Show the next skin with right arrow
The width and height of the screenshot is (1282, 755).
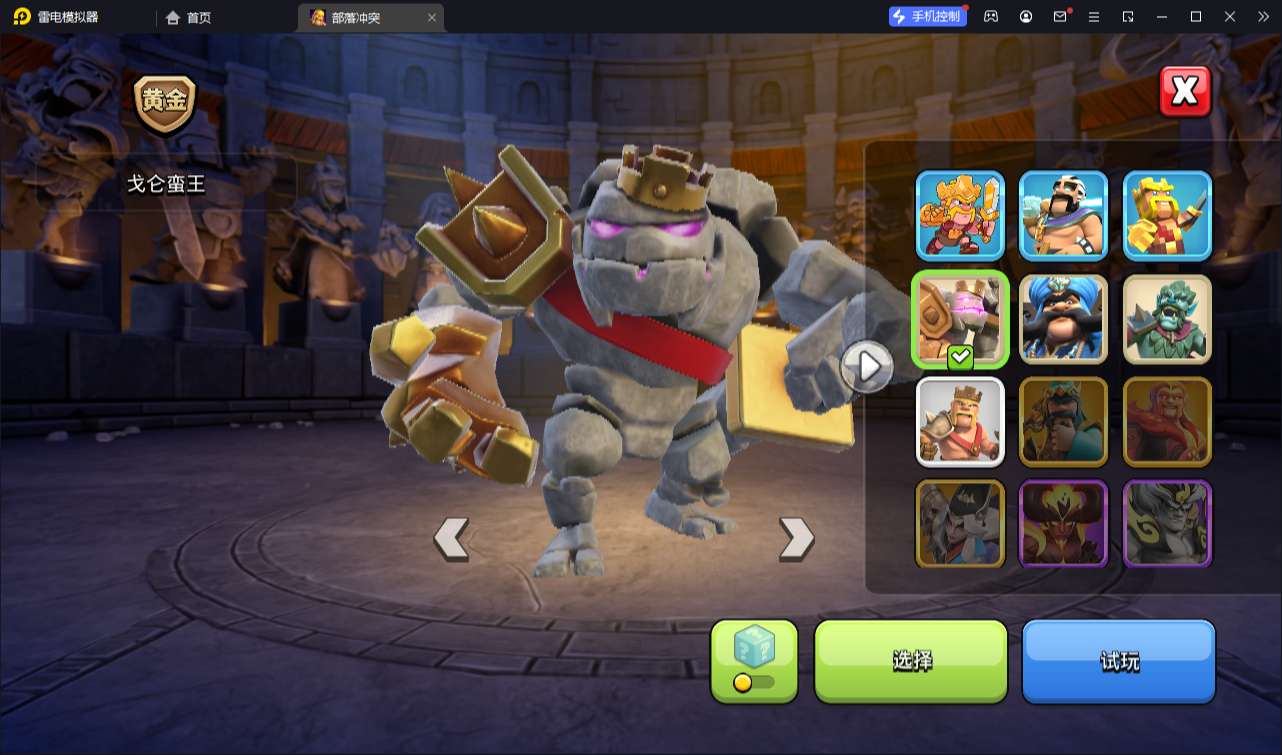tap(796, 538)
